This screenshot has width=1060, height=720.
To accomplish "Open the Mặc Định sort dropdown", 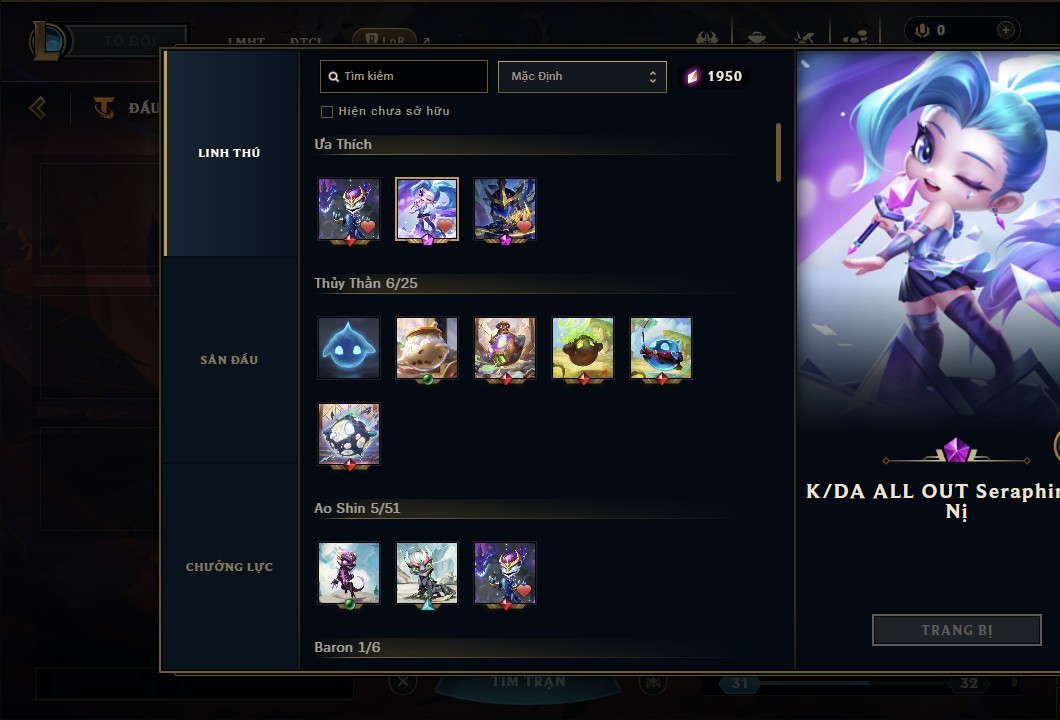I will click(582, 76).
